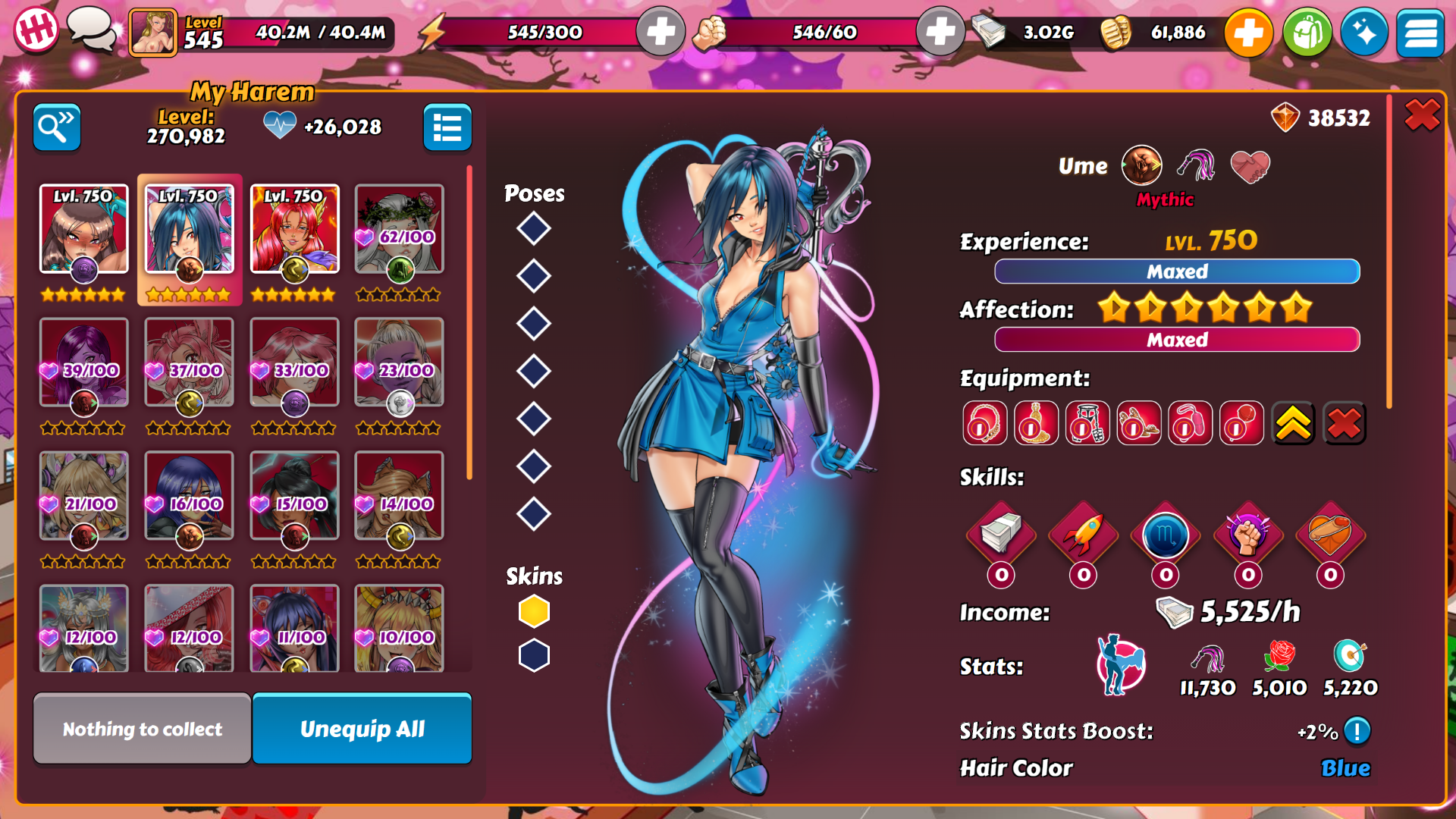Refill fist combat points with plus

point(940,33)
